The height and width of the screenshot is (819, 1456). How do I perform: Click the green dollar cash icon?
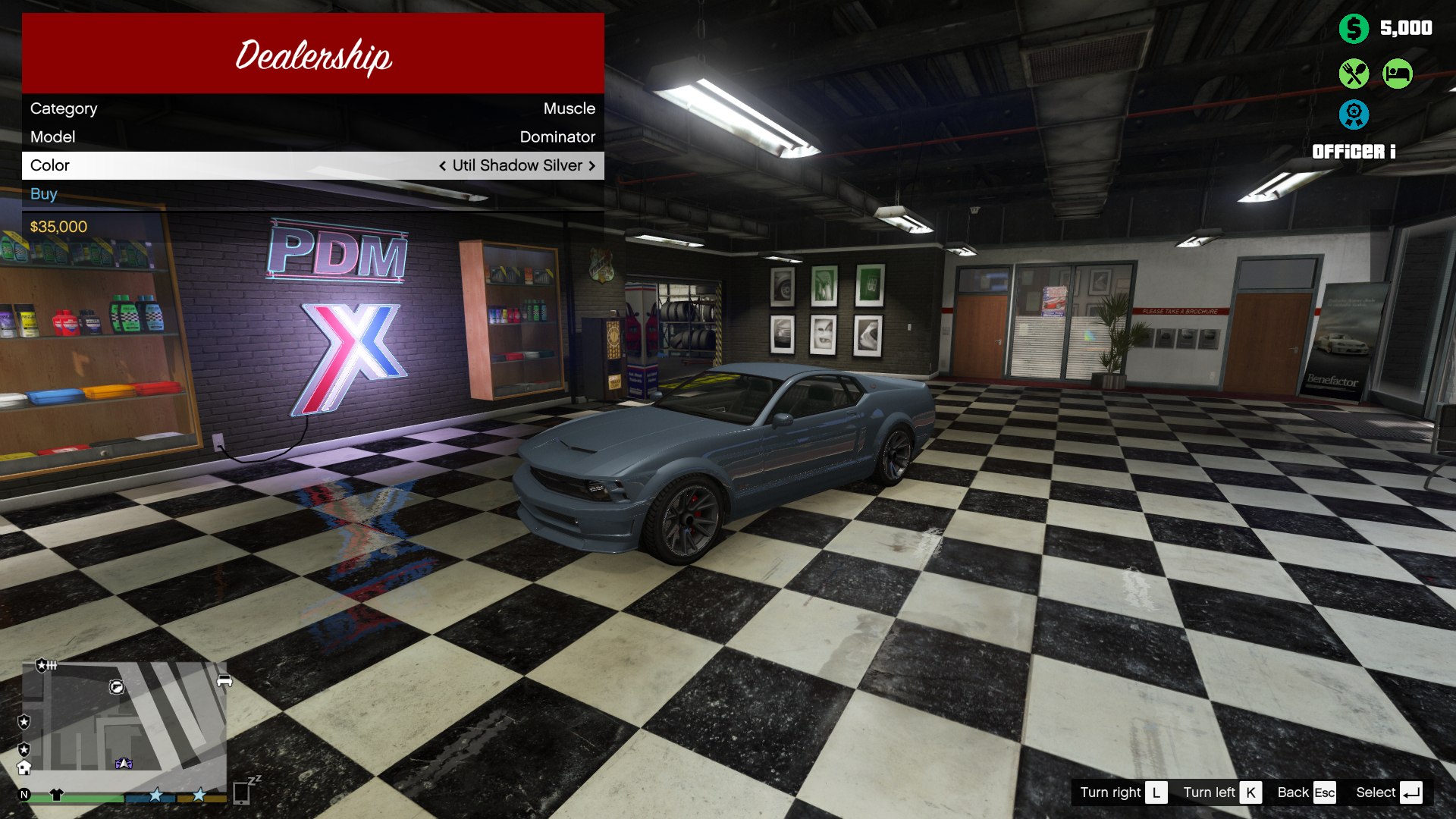tap(1354, 29)
